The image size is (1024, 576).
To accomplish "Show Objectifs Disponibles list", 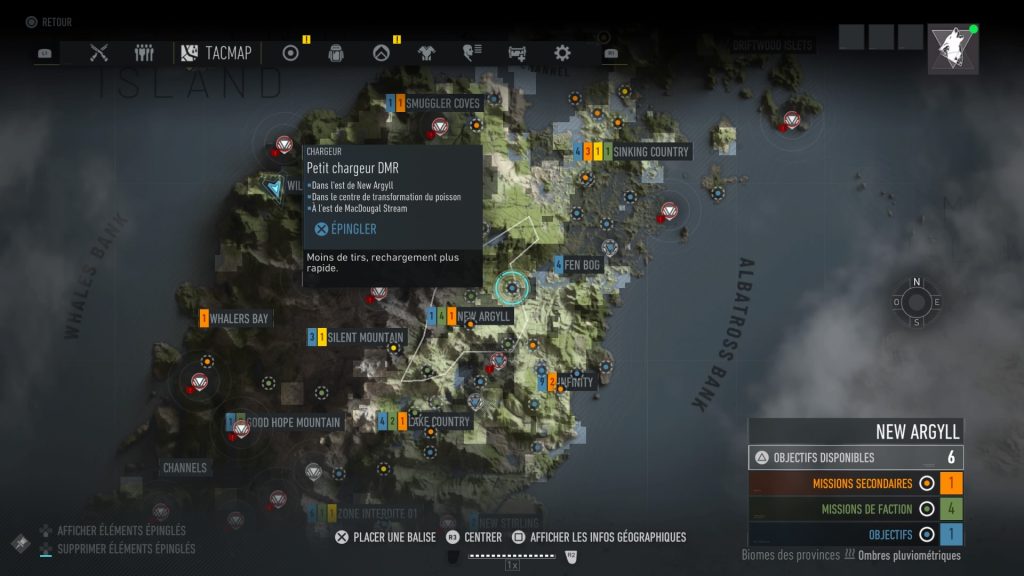I will [x=855, y=457].
